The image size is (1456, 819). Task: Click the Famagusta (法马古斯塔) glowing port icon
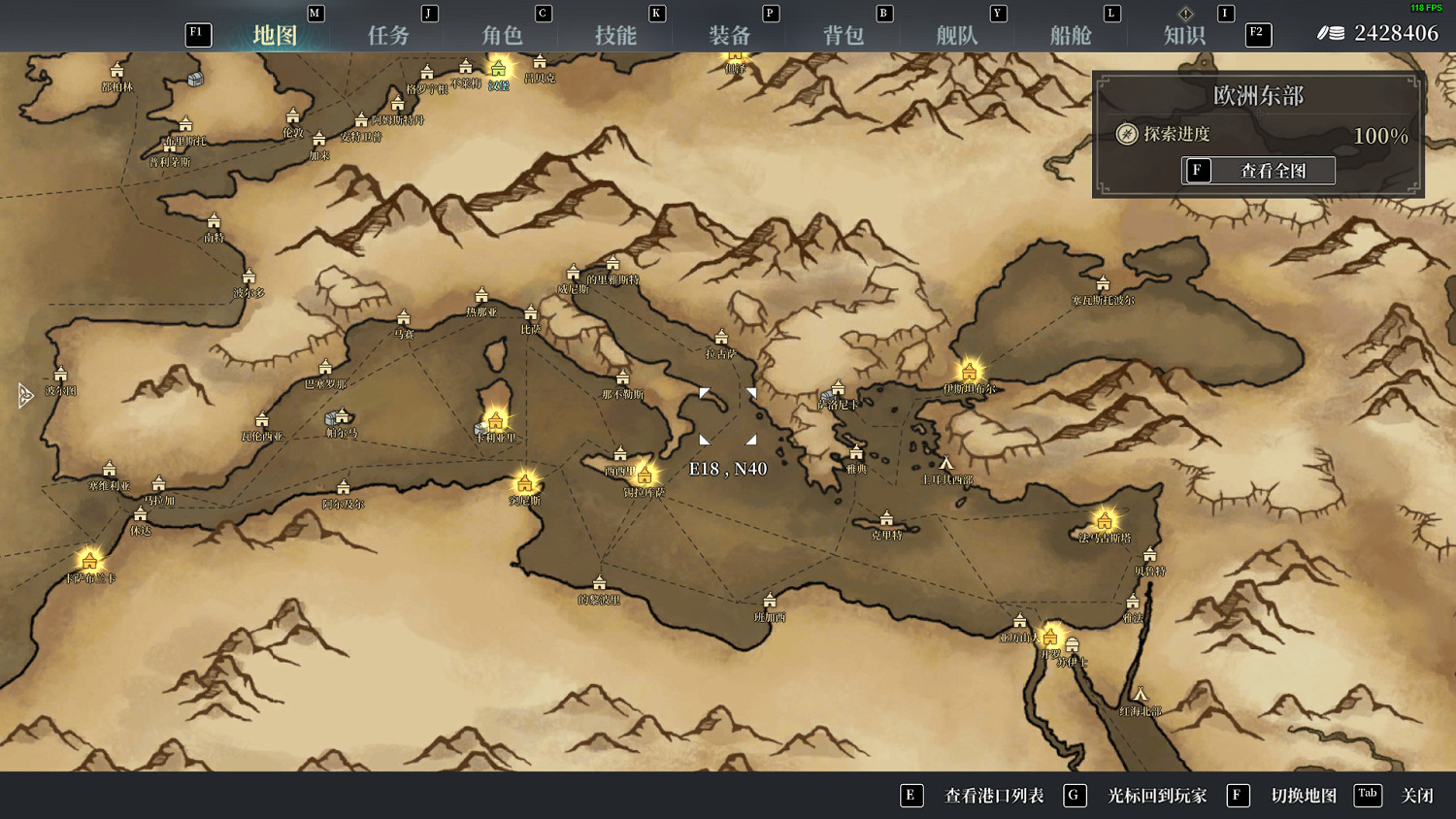1104,520
